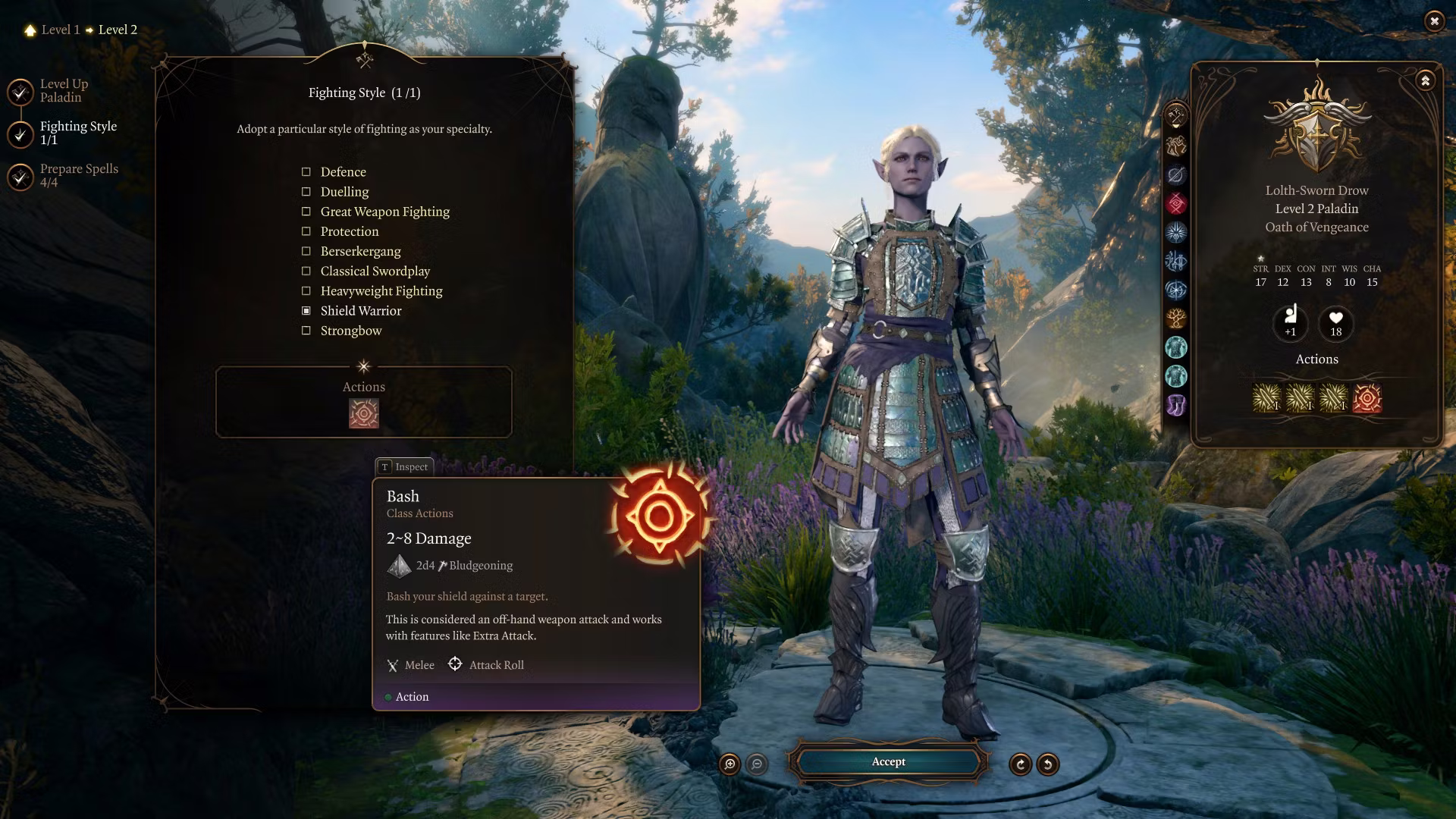Zoom out from the character model
1456x819 pixels.
(757, 764)
